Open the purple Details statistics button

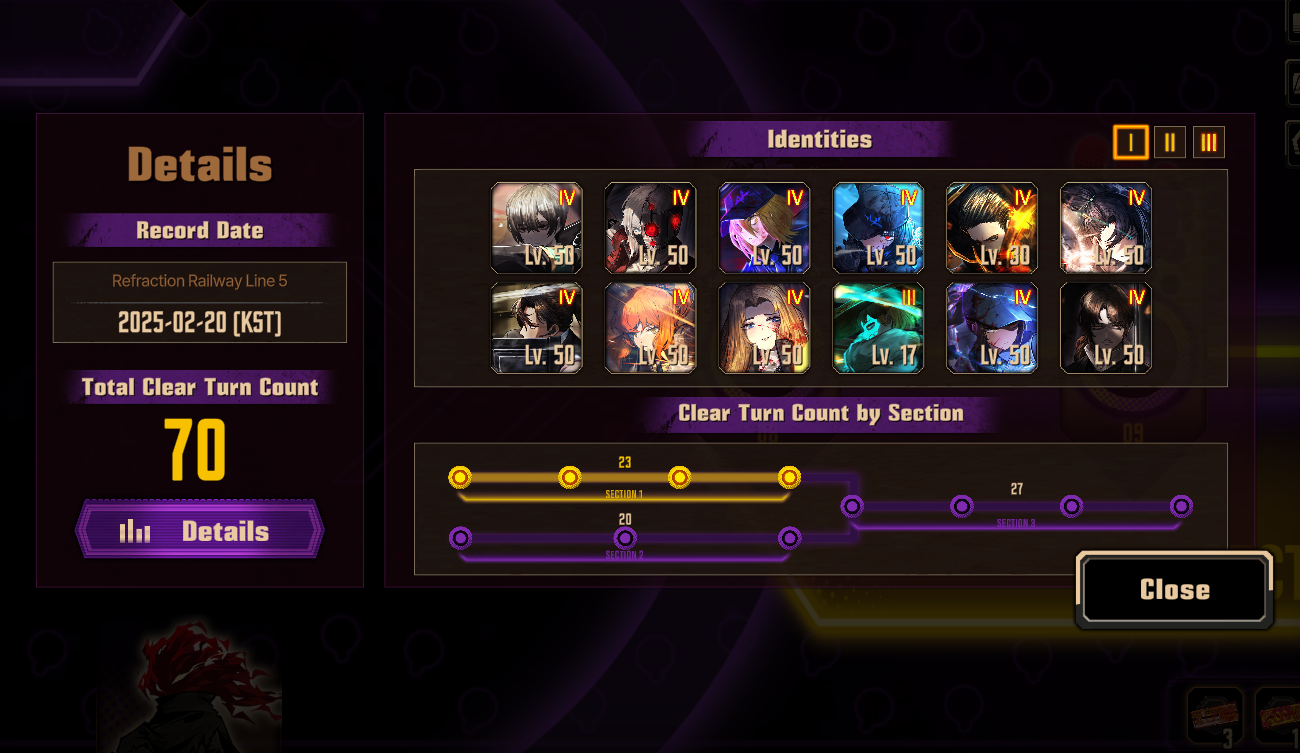coord(200,530)
